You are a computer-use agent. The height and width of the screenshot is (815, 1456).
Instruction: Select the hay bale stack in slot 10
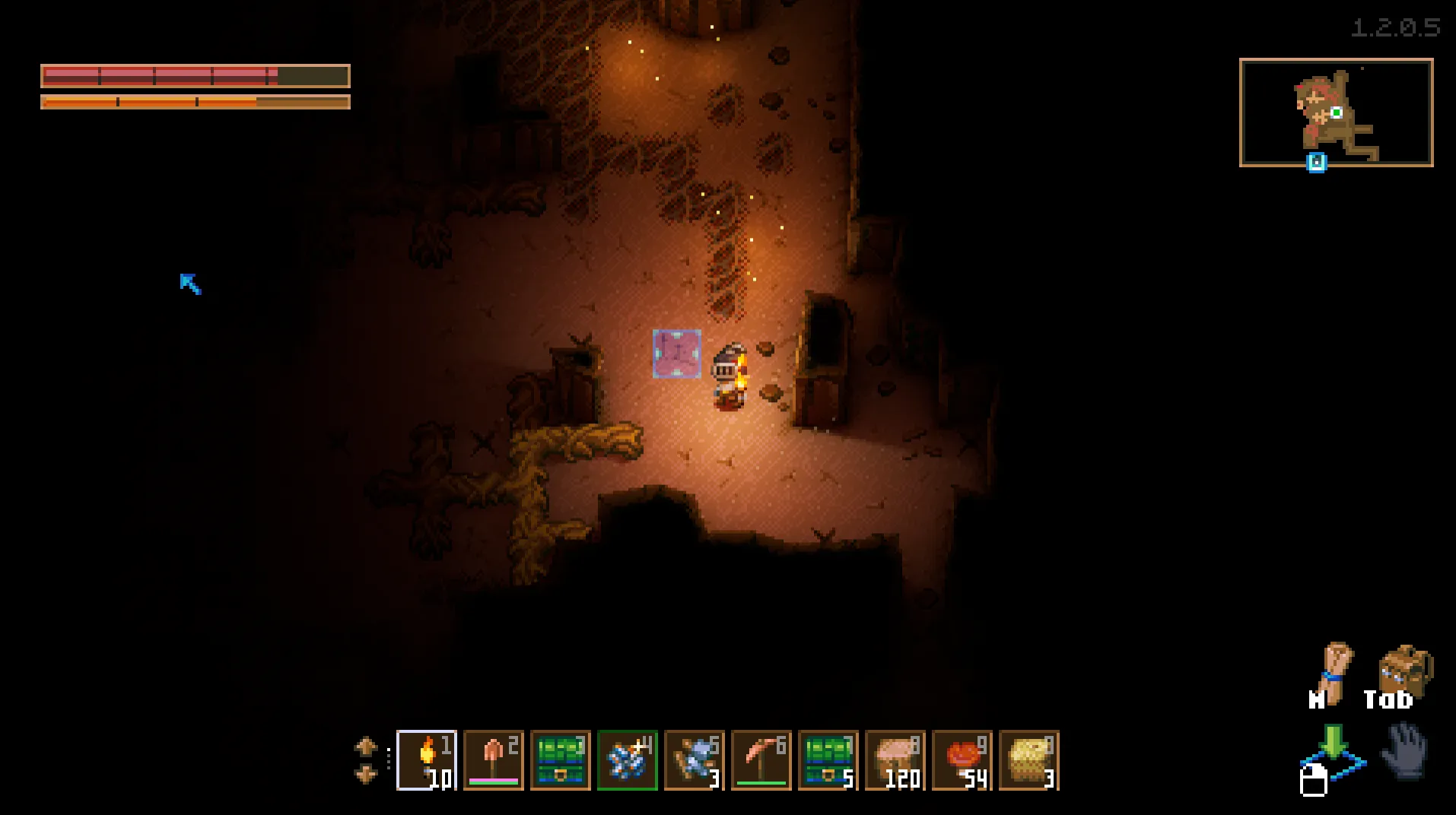[x=1029, y=760]
